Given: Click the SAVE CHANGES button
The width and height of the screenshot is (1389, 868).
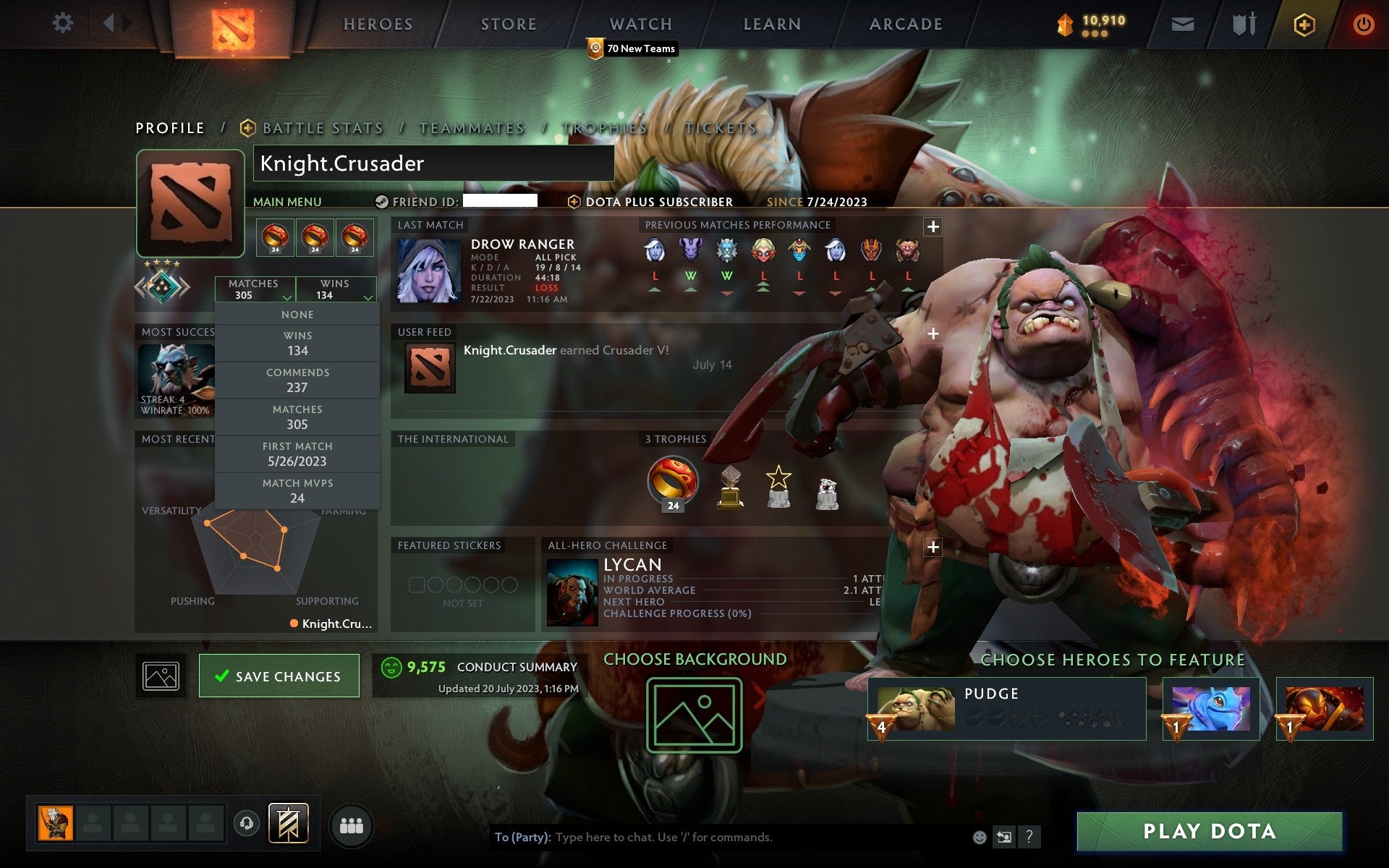Looking at the screenshot, I should [x=279, y=675].
